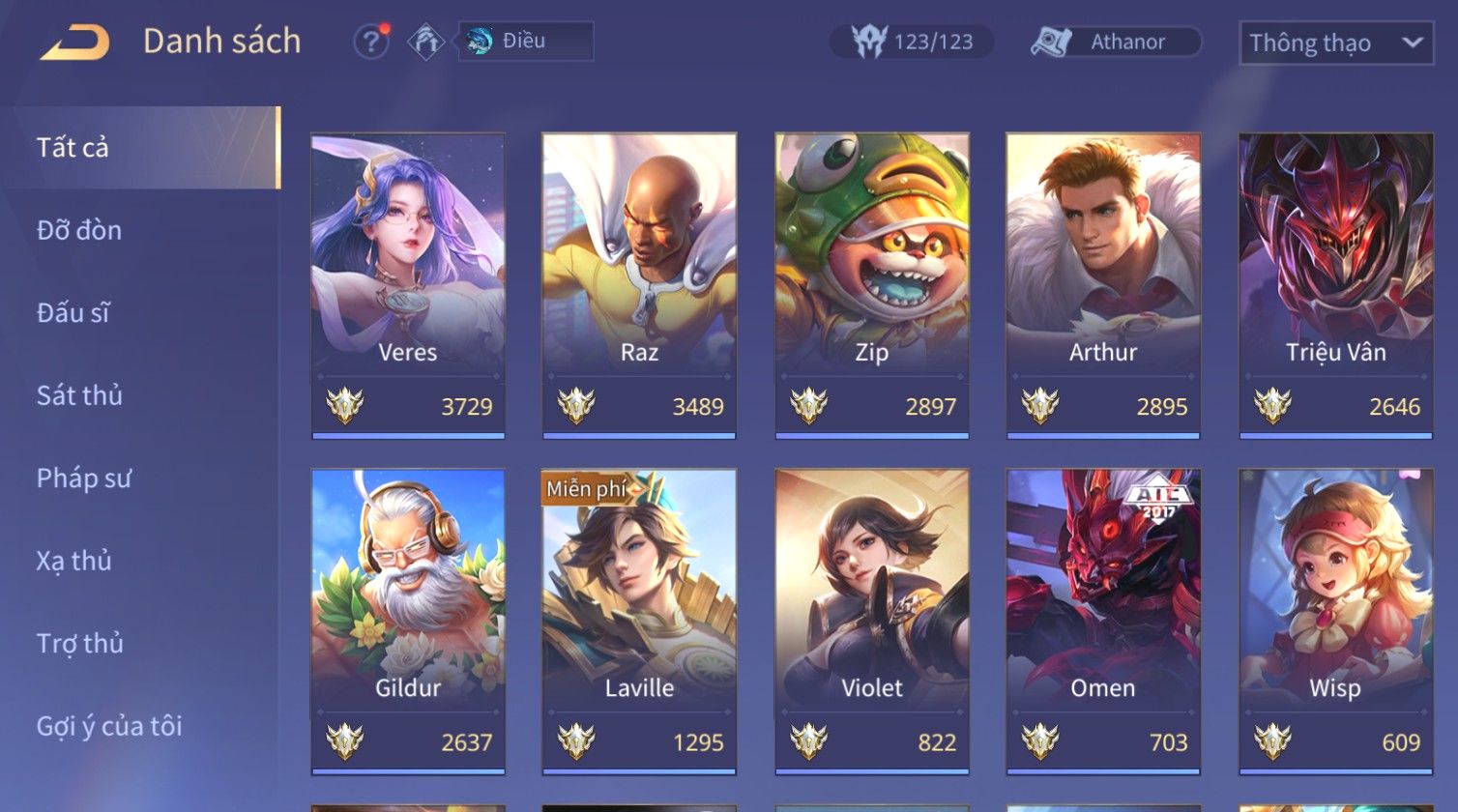Show the Đấu sĩ category
The width and height of the screenshot is (1458, 812).
(x=73, y=312)
